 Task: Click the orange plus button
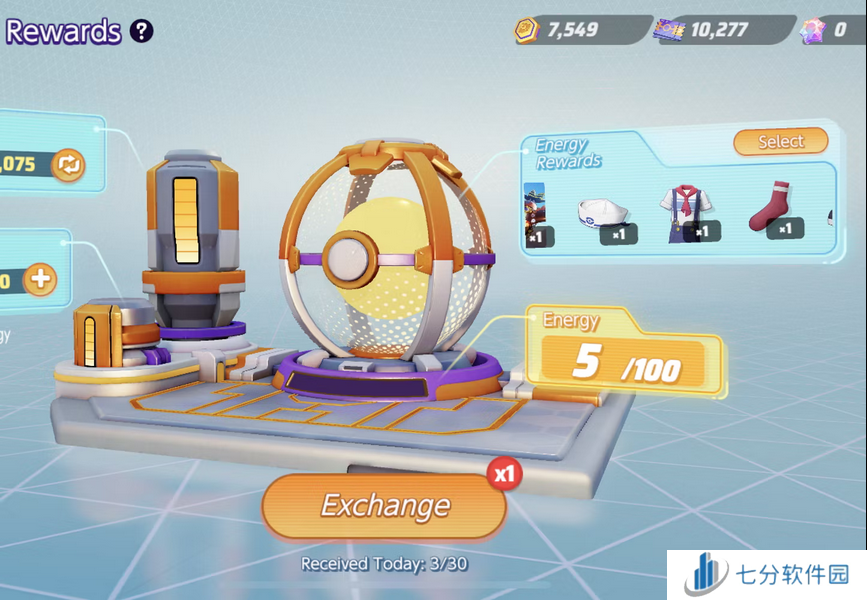(x=40, y=279)
